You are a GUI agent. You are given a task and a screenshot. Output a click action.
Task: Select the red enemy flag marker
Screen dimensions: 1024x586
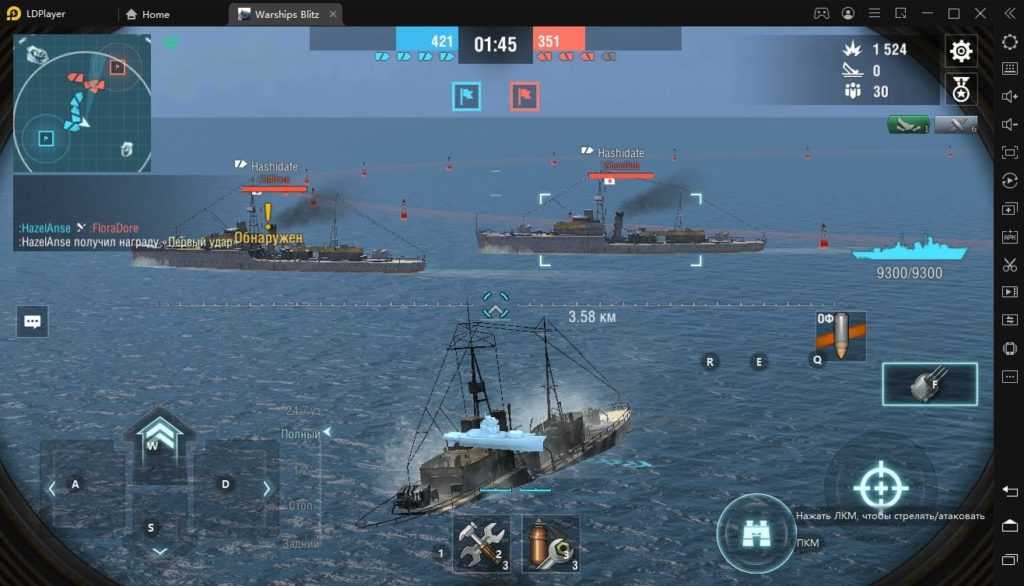pos(525,96)
